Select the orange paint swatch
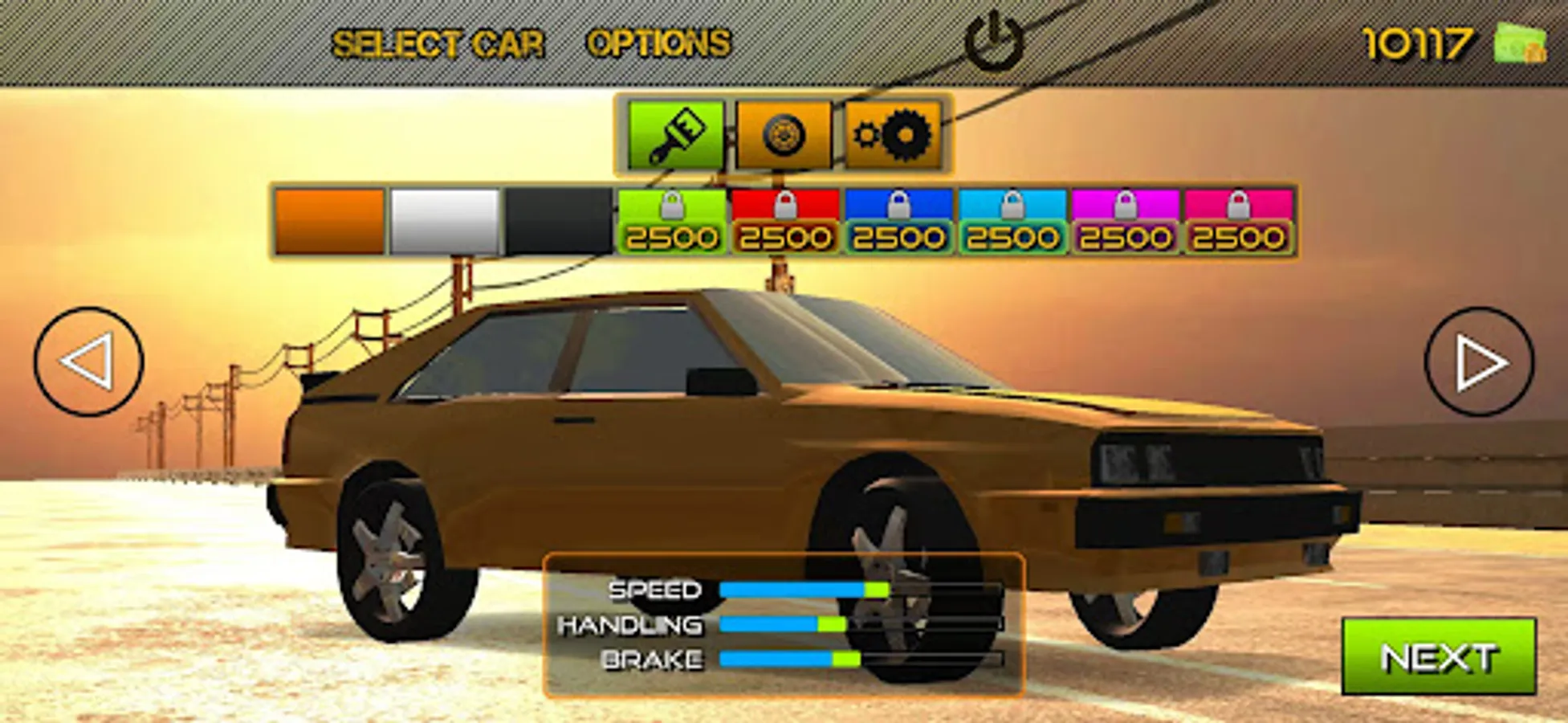This screenshot has width=1568, height=723. tap(327, 221)
